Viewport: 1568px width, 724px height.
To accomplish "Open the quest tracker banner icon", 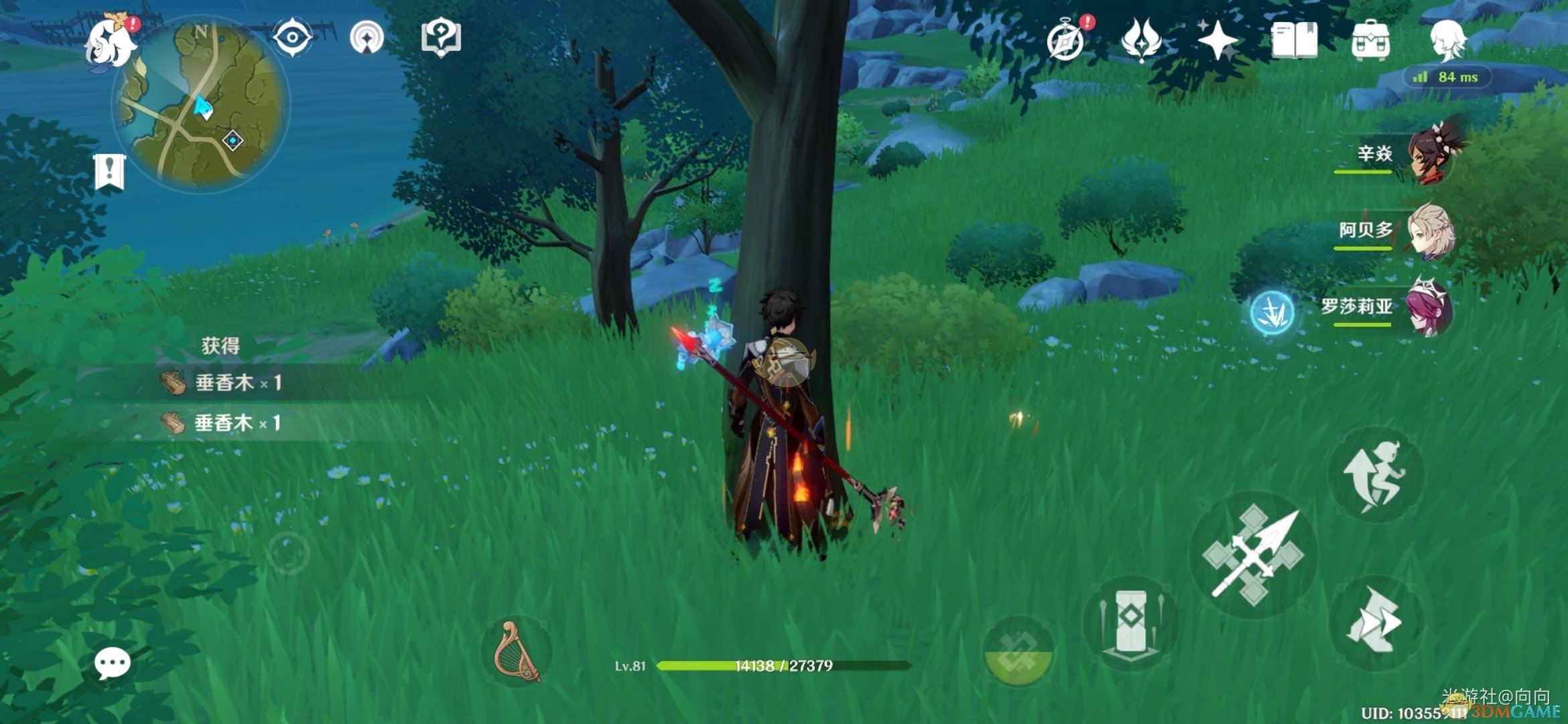I will pos(110,172).
